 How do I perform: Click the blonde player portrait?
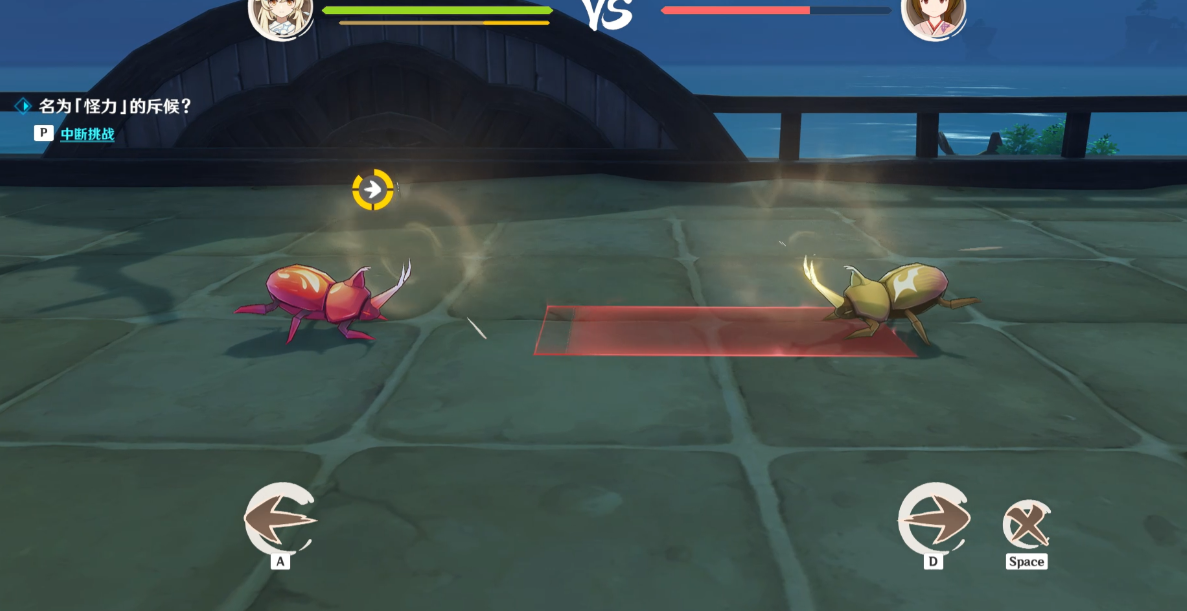point(280,16)
